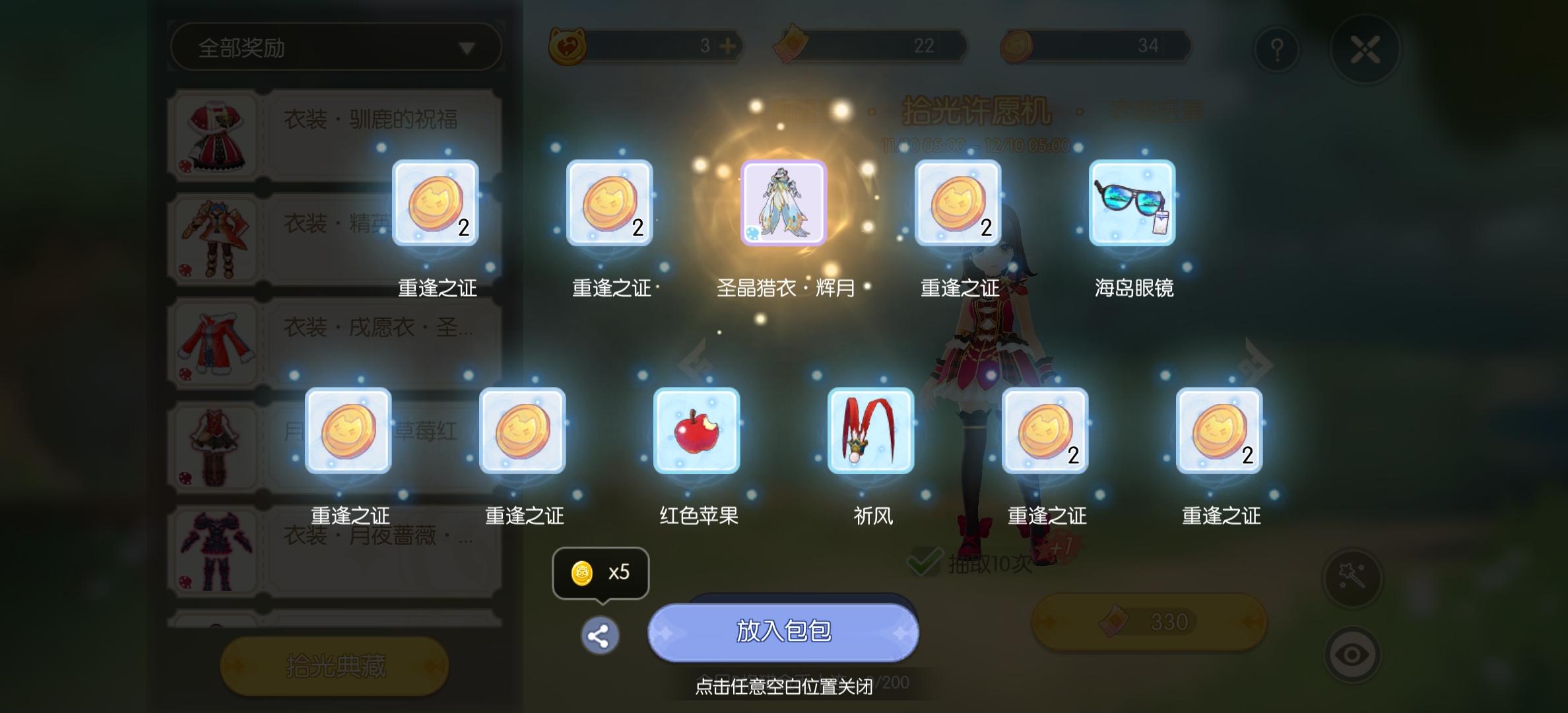The image size is (1568, 713).
Task: Click the x5 coin tooltip above share icon
Action: [599, 572]
